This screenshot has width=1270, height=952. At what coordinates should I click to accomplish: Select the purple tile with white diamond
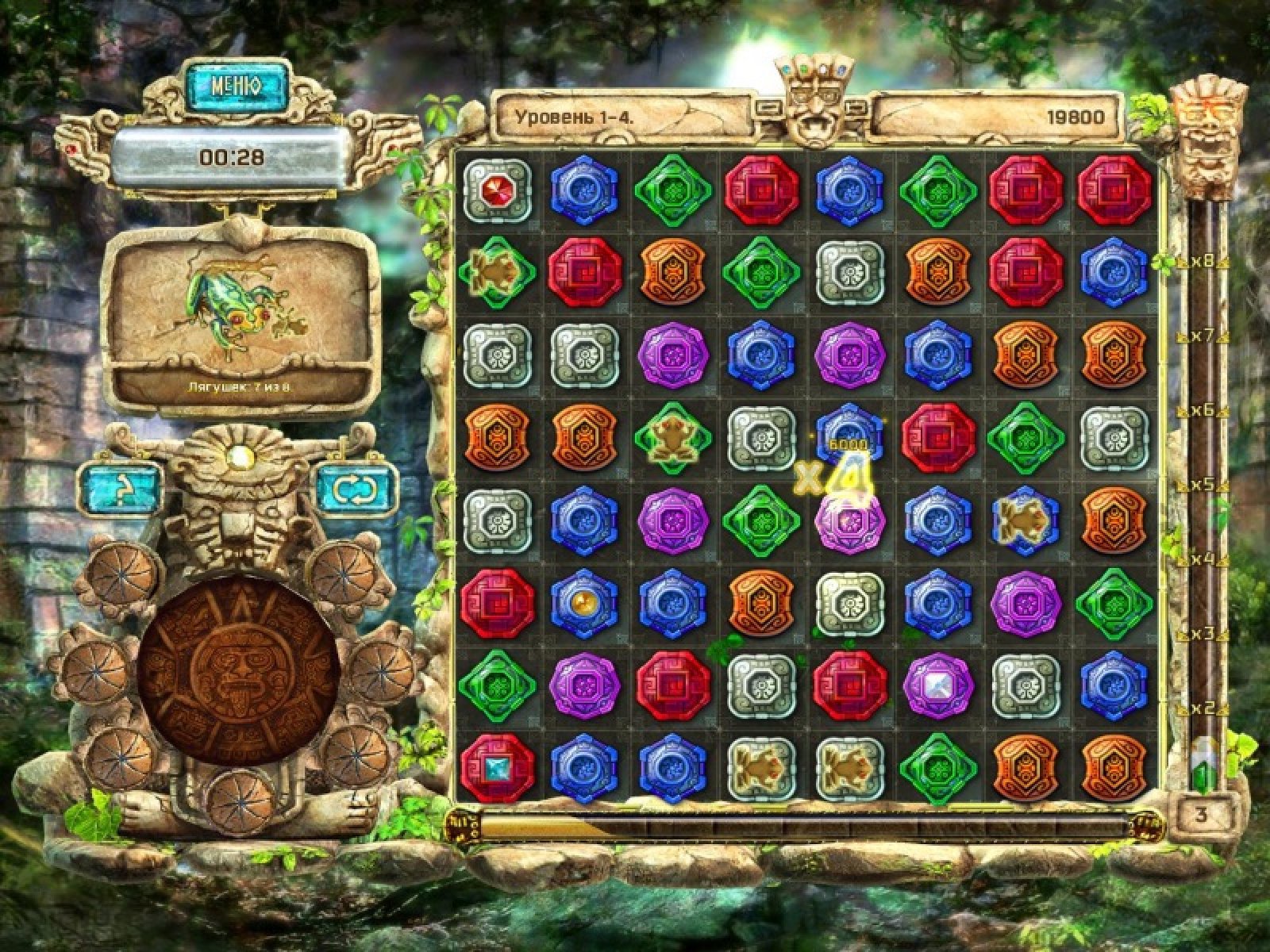click(938, 686)
